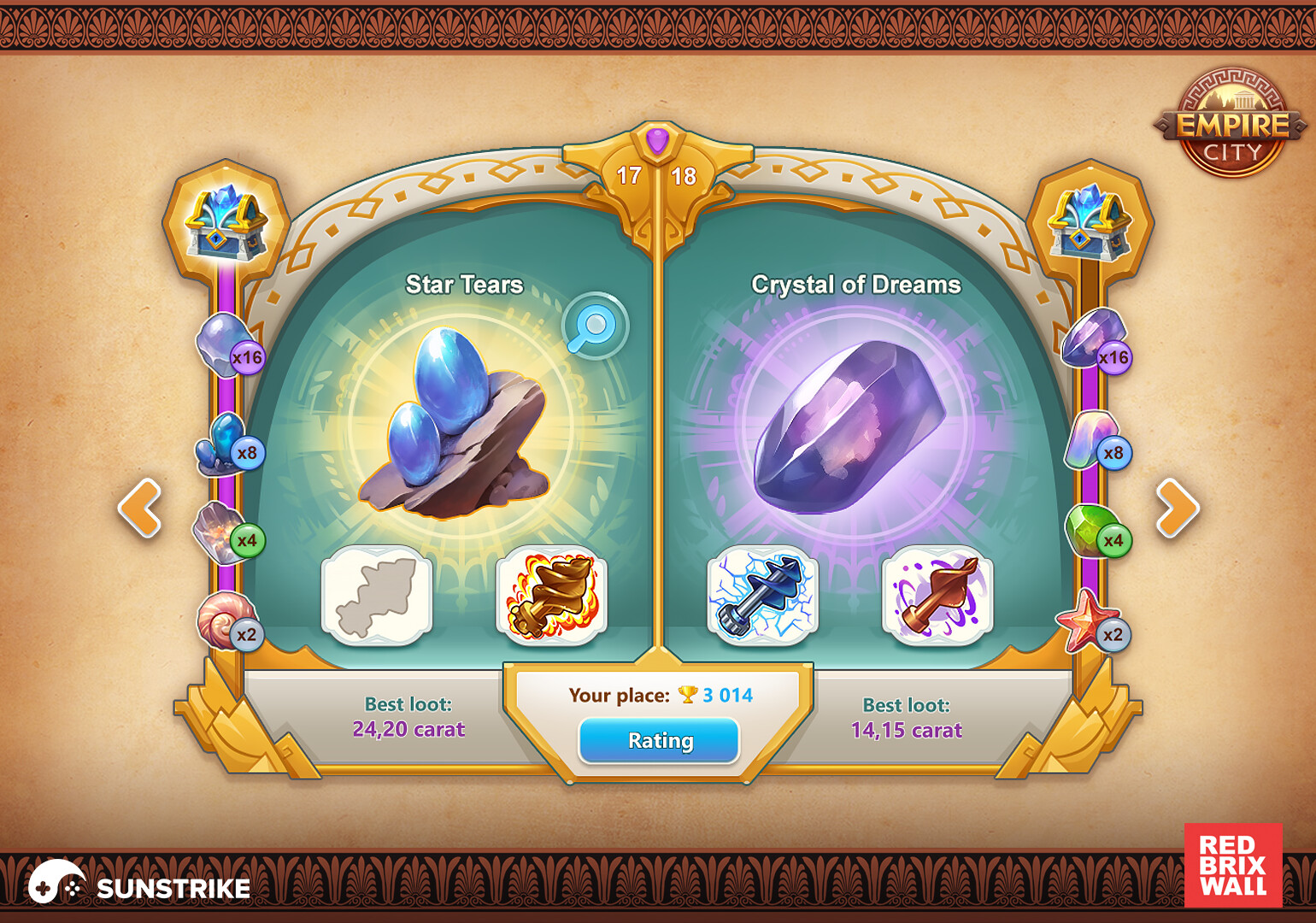Open the Rating leaderboard
This screenshot has height=923, width=1316.
coord(659,740)
